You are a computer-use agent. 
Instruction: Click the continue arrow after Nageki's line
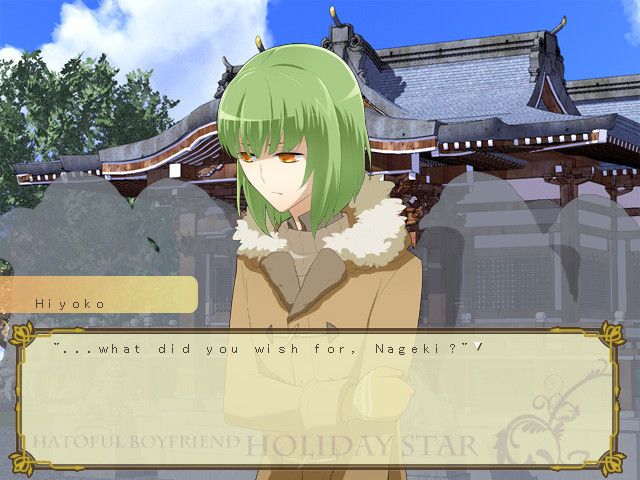point(480,347)
